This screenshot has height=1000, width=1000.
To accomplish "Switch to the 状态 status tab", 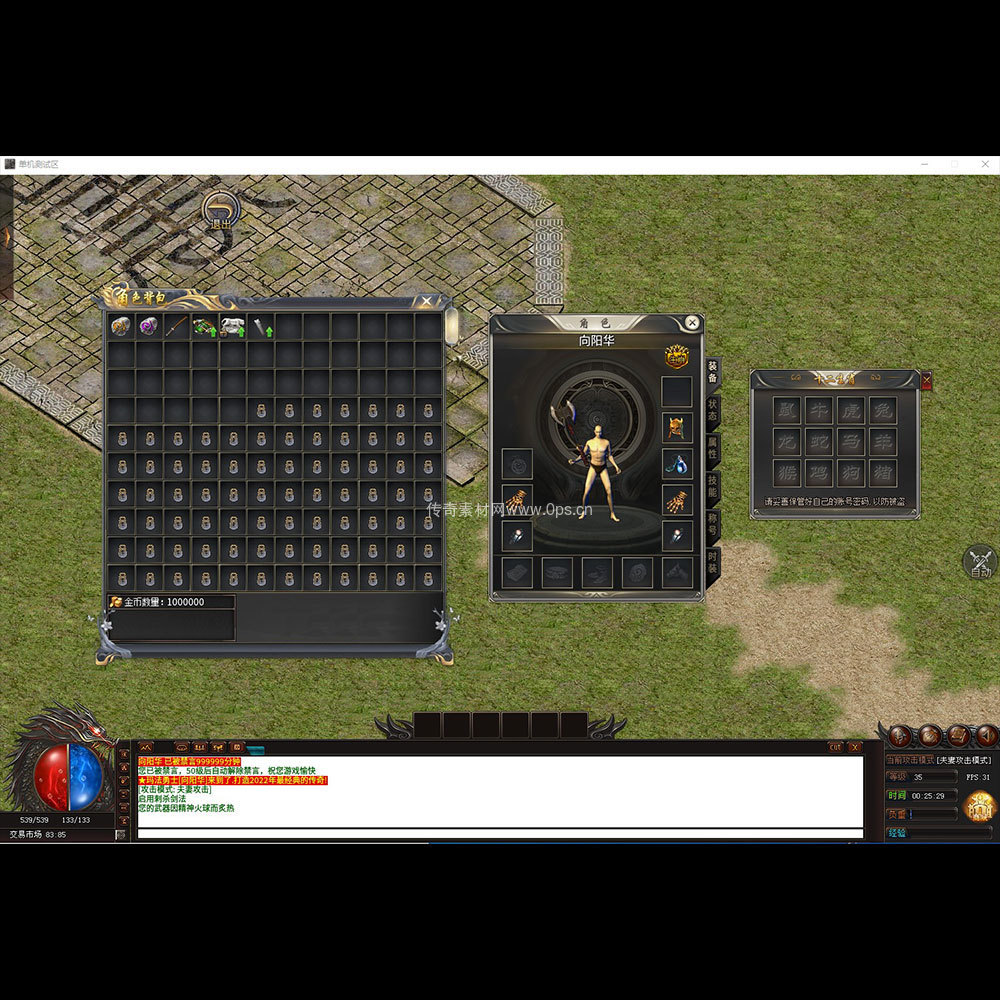I will 712,410.
